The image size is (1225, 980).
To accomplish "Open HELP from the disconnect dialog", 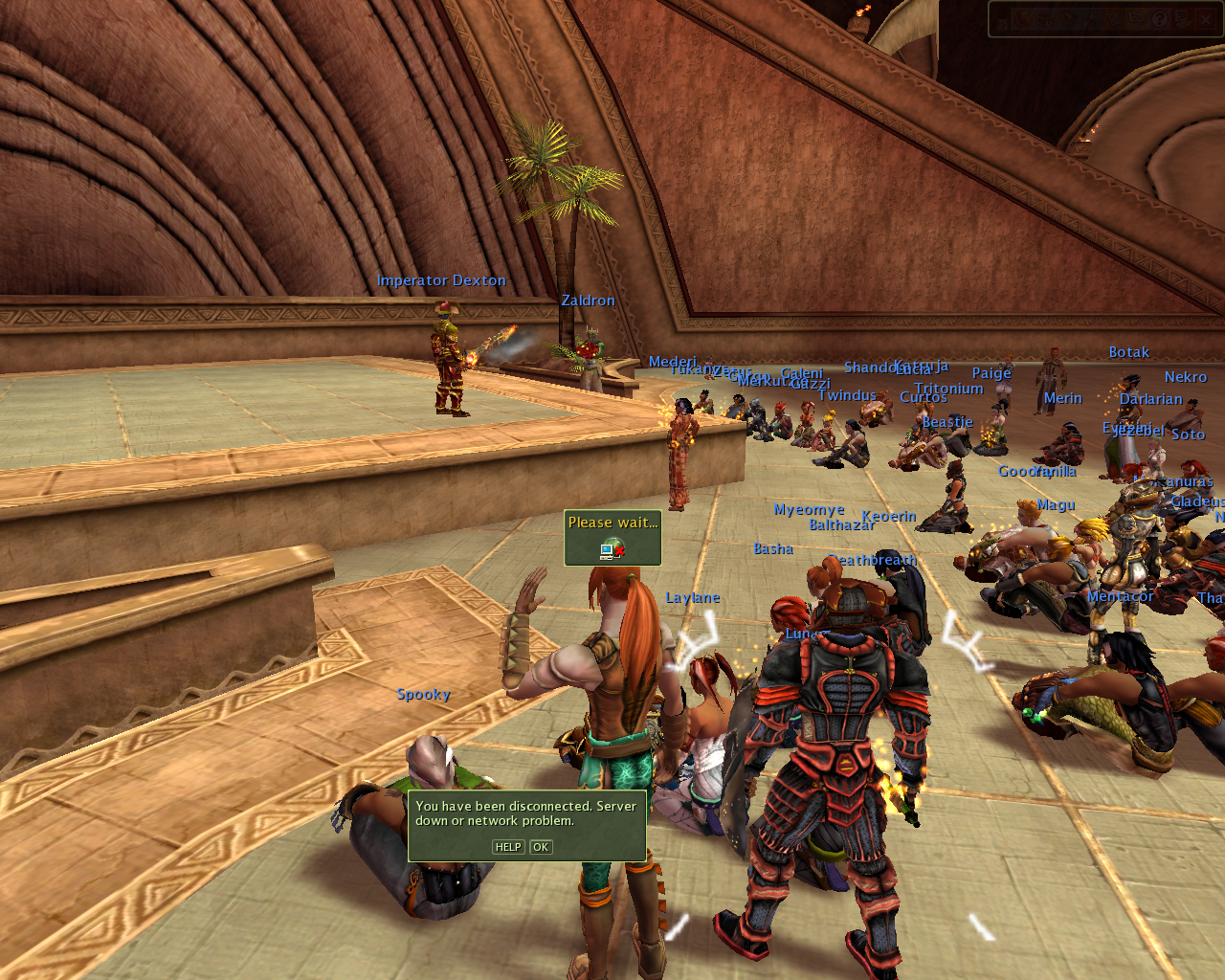I will pyautogui.click(x=508, y=847).
